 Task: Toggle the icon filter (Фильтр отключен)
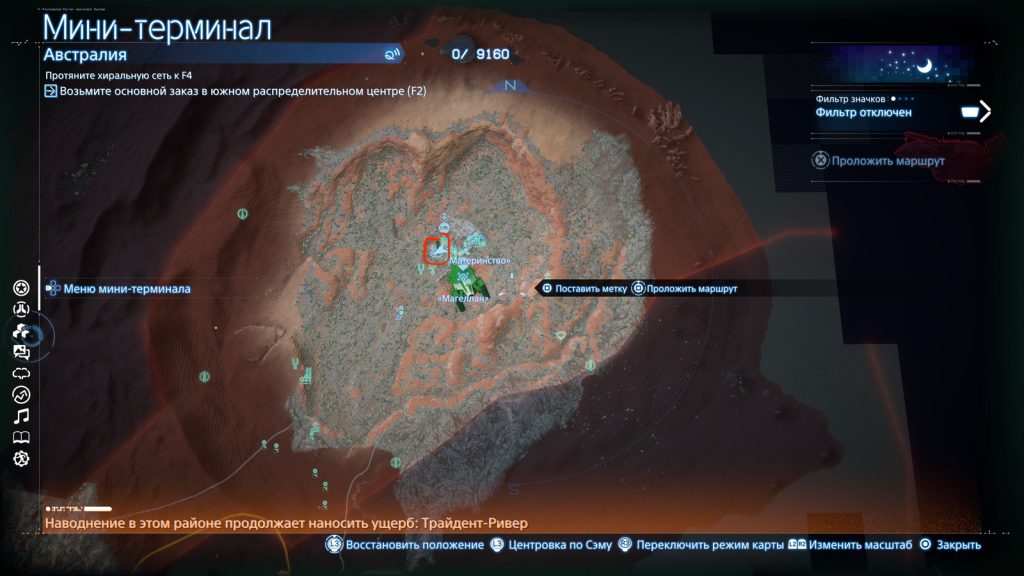click(x=902, y=112)
